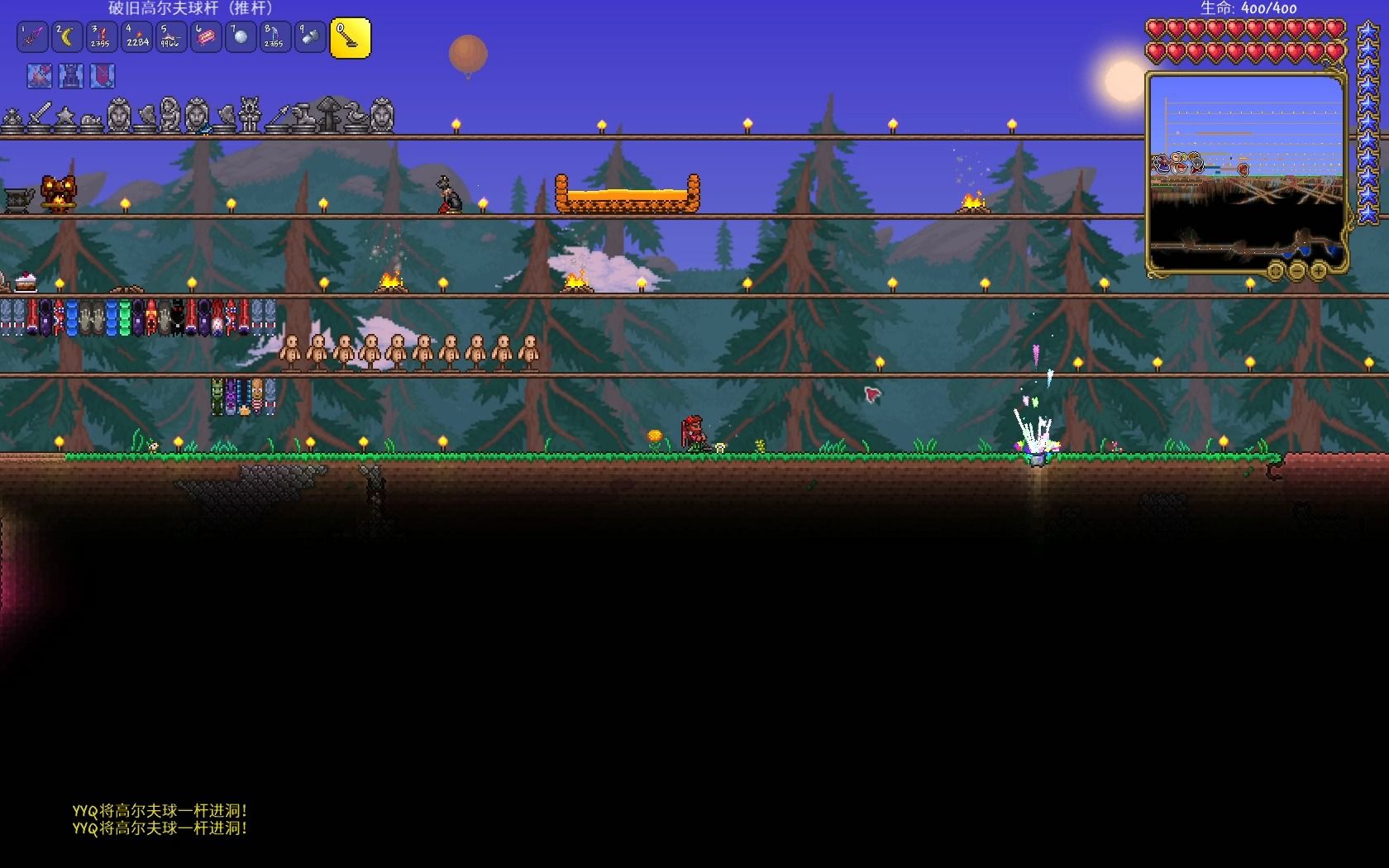Select the highlighted golf putter slot
1389x868 pixels.
[x=351, y=38]
